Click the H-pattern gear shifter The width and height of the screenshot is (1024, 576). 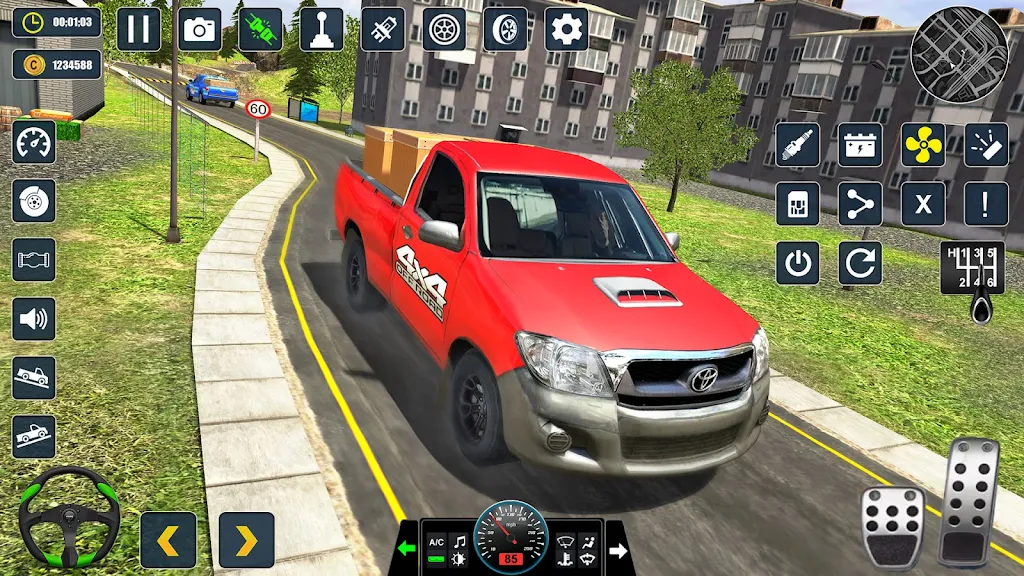click(x=972, y=268)
